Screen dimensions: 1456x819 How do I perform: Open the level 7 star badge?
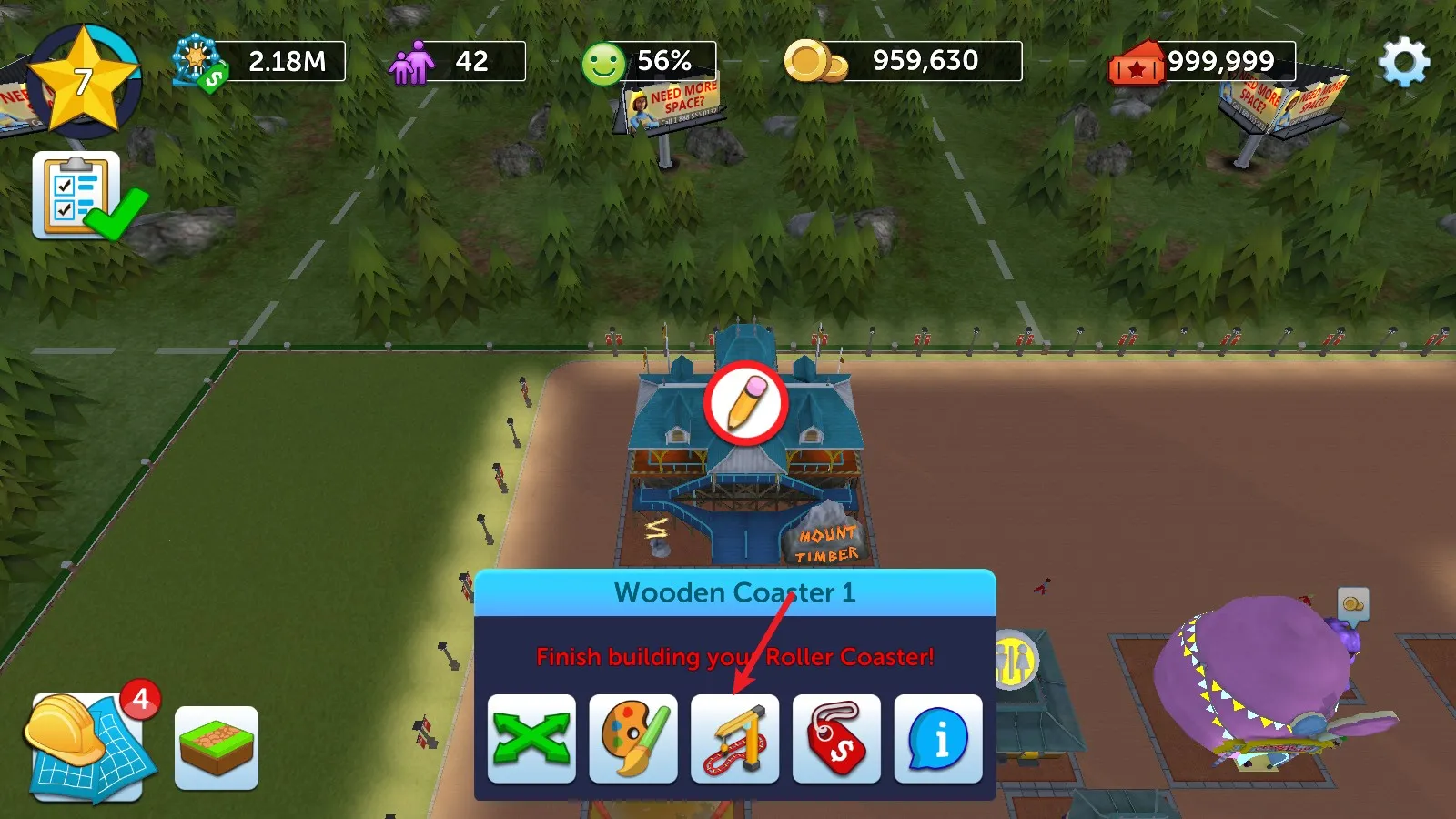83,81
